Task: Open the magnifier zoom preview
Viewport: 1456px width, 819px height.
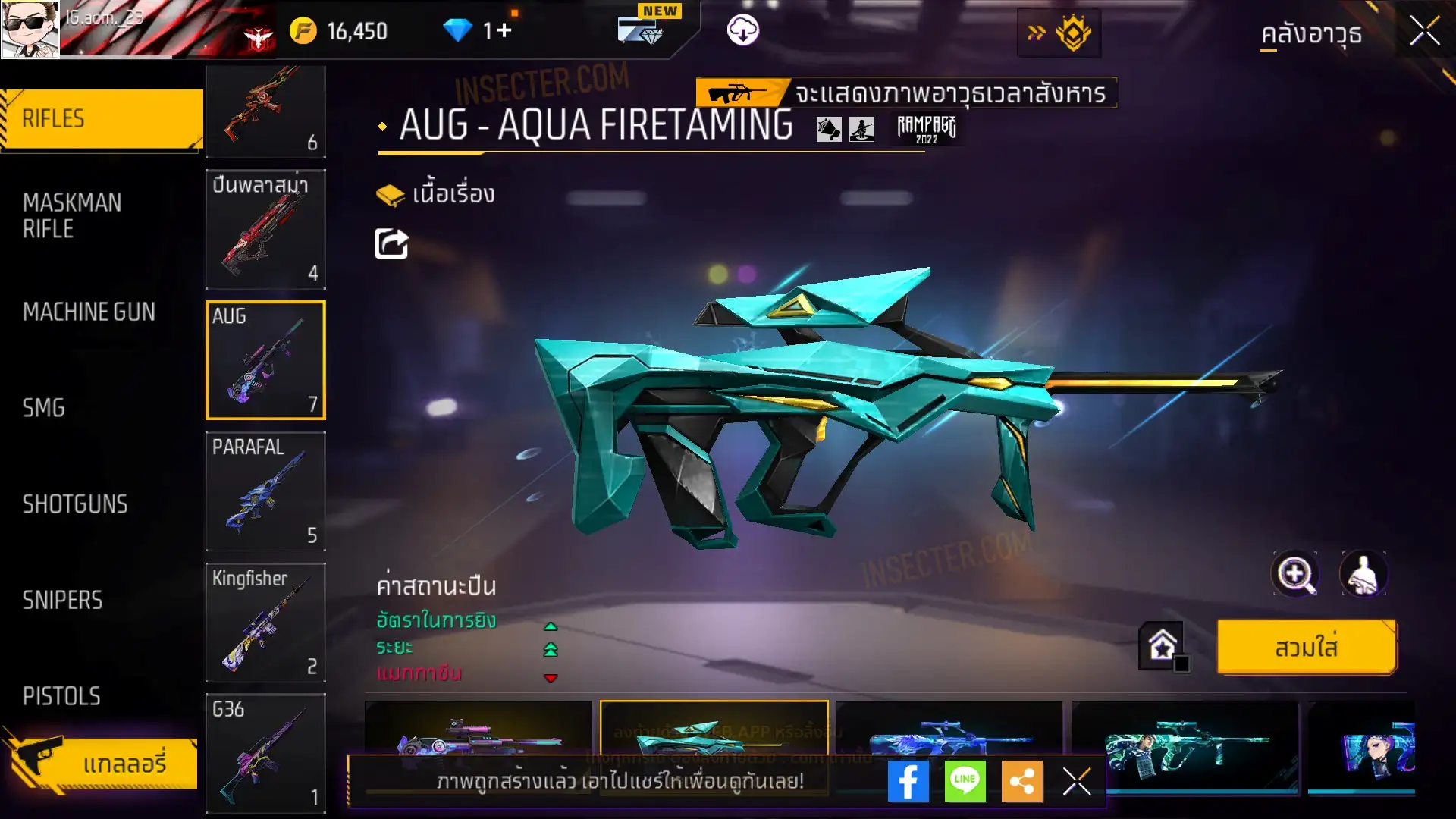Action: pyautogui.click(x=1294, y=574)
